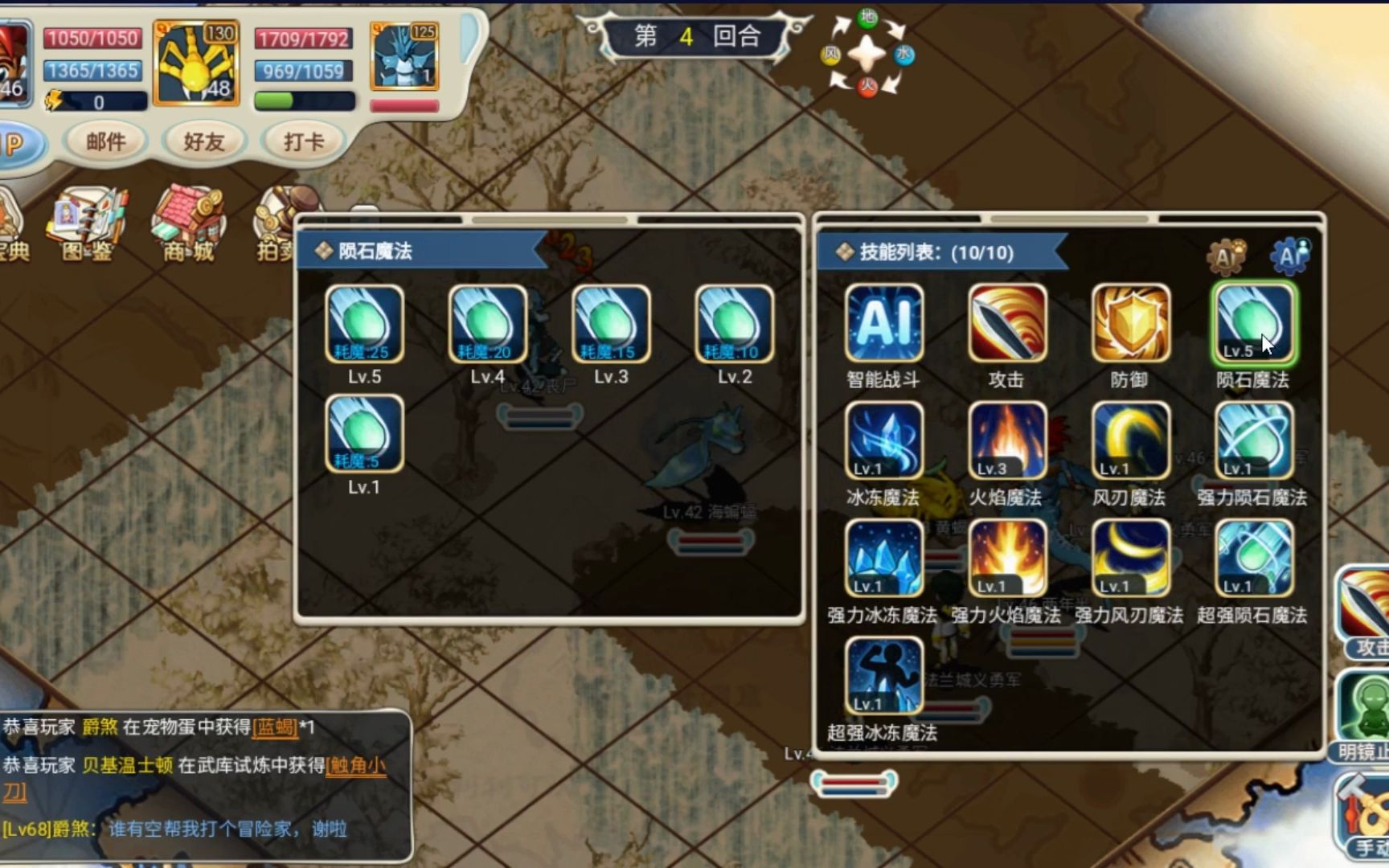The height and width of the screenshot is (868, 1389).
Task: Open the 好友 friends list
Action: coord(204,142)
